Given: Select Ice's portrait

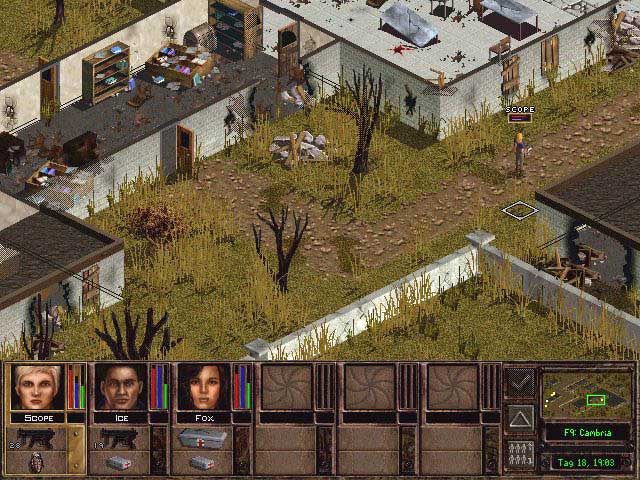Looking at the screenshot, I should (120, 387).
